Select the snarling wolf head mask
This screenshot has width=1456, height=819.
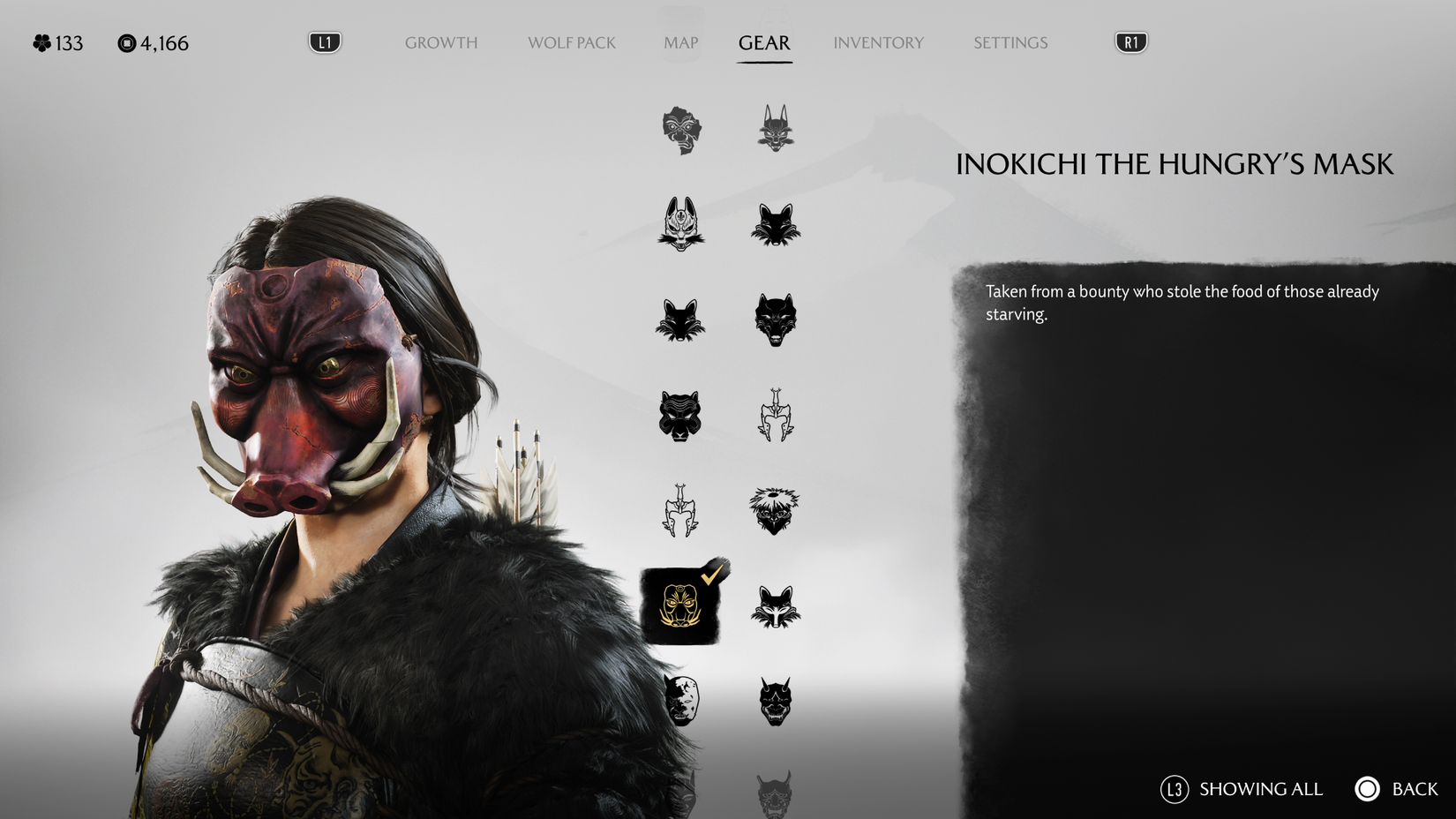click(777, 318)
